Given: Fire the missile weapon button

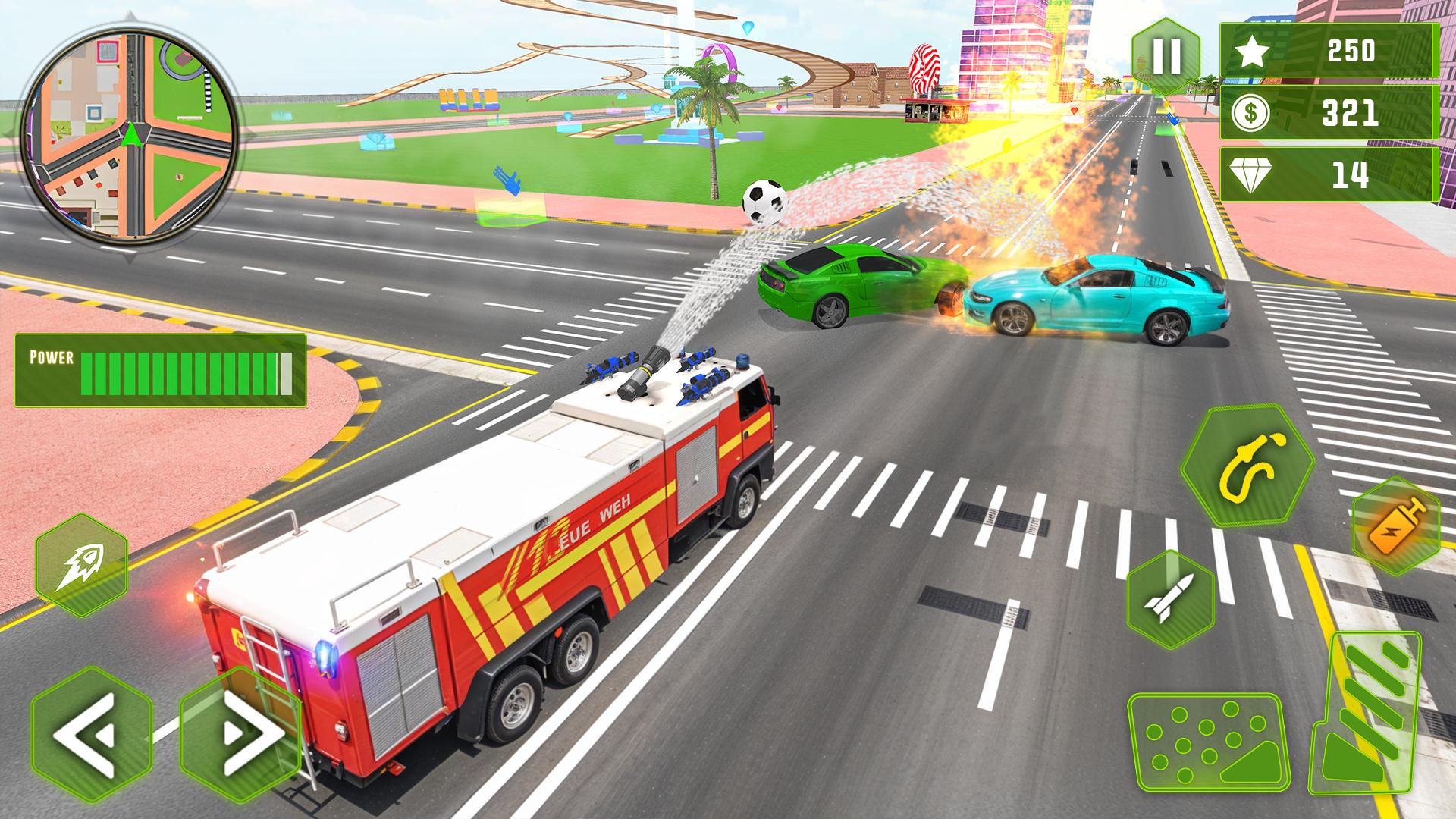Looking at the screenshot, I should pyautogui.click(x=1169, y=598).
